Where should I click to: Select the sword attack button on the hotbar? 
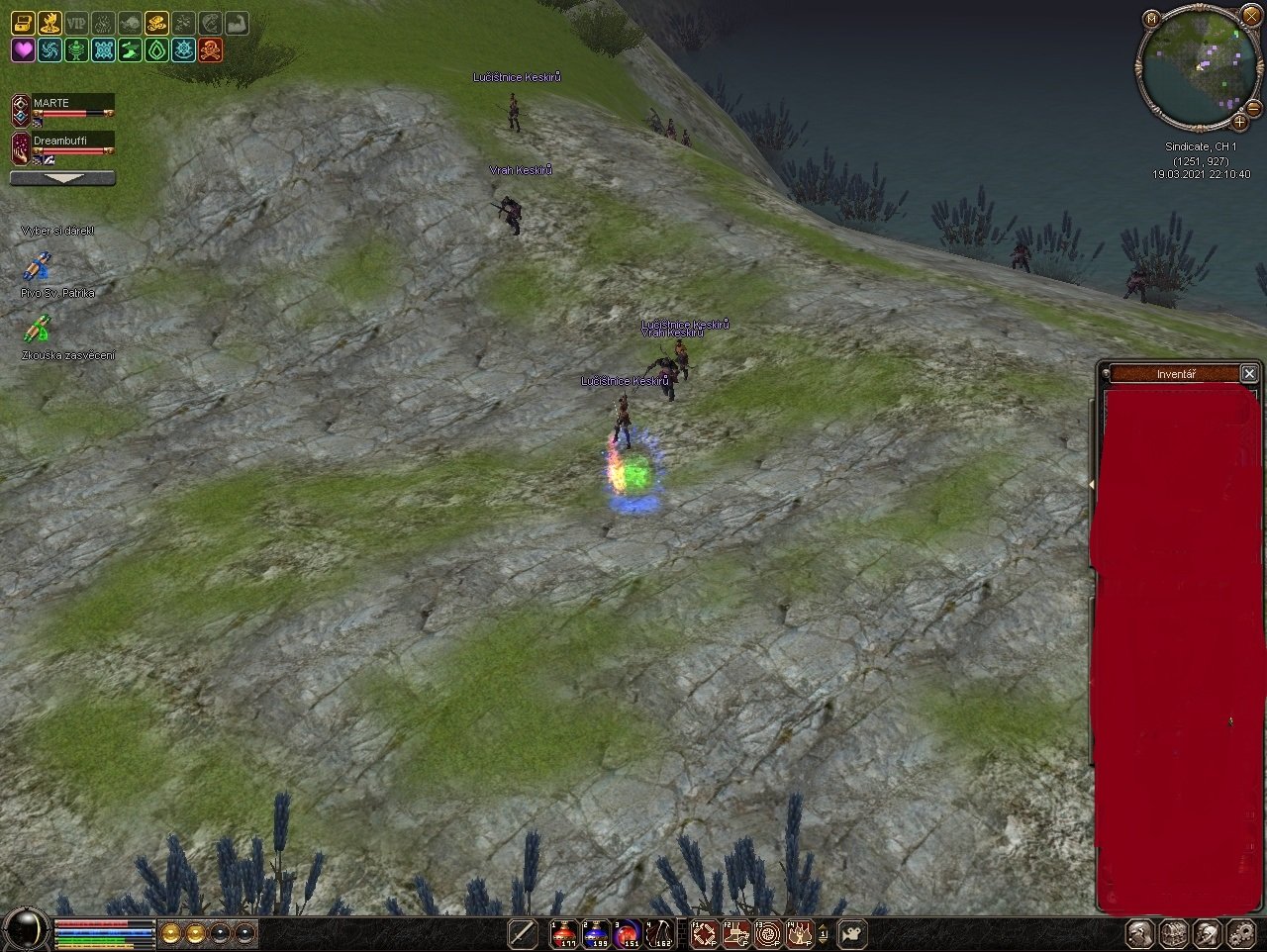(523, 932)
